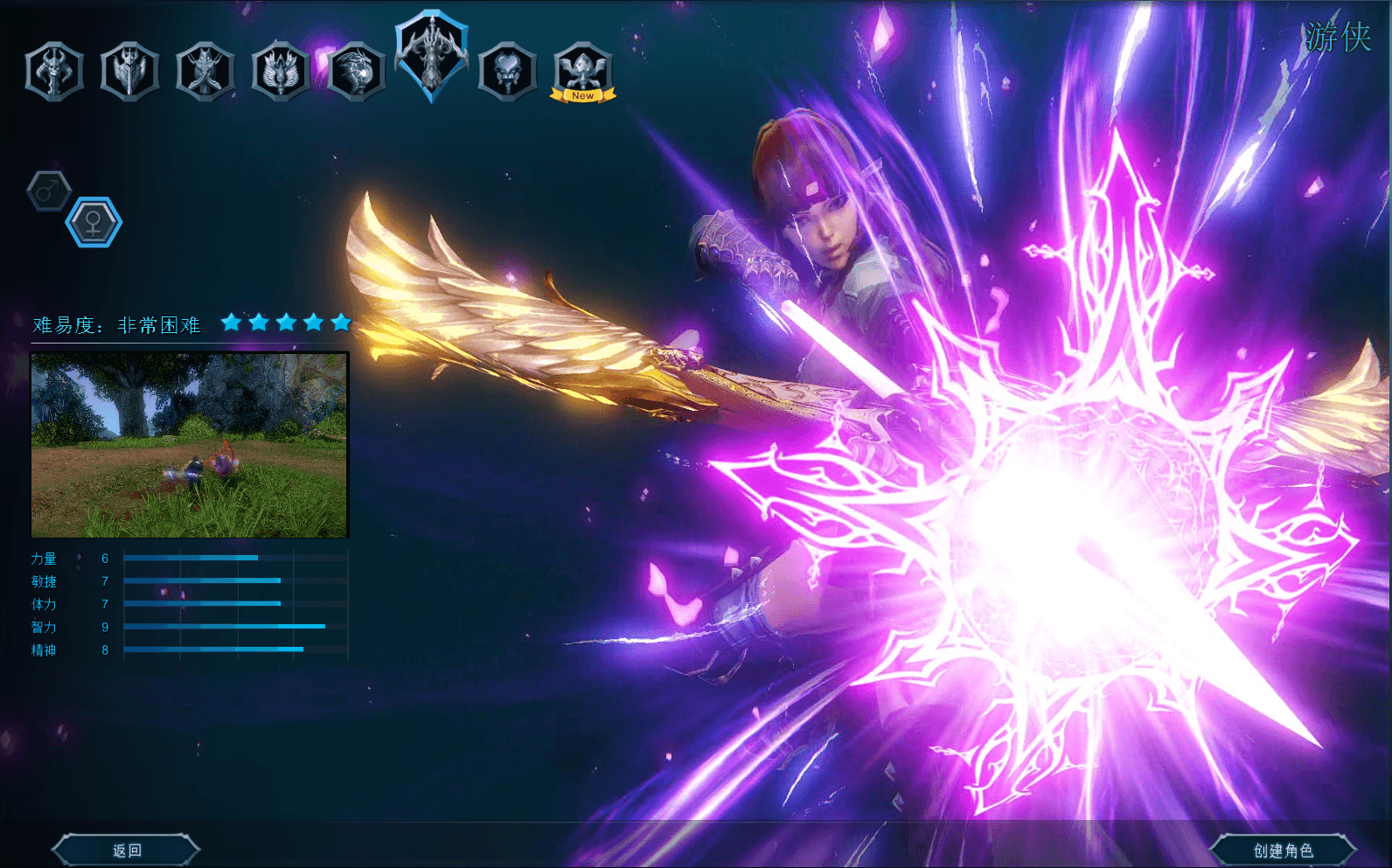Go back with the 返回 button
This screenshot has width=1392, height=868.
(126, 850)
